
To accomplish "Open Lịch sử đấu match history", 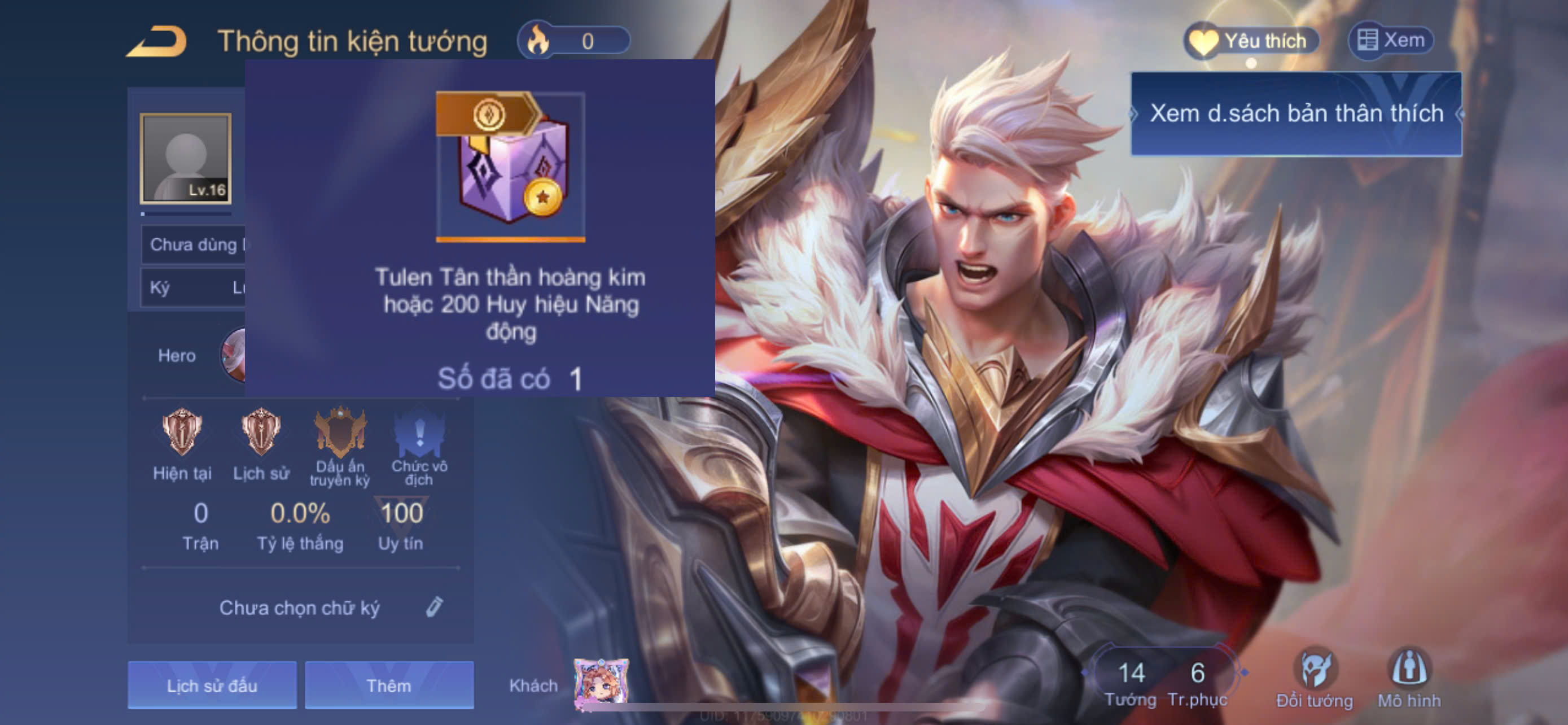I will (x=212, y=685).
